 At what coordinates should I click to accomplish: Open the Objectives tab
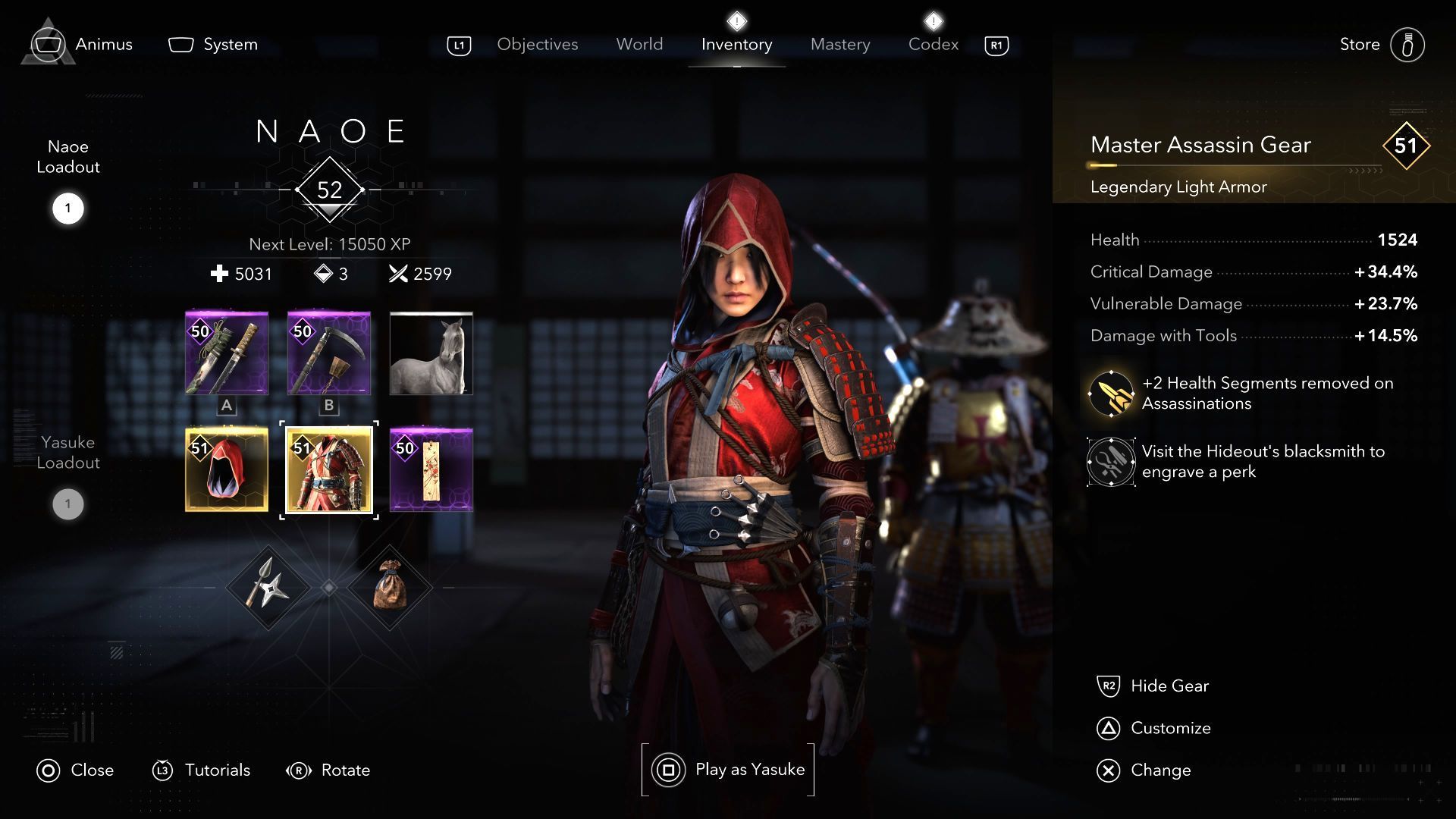537,45
